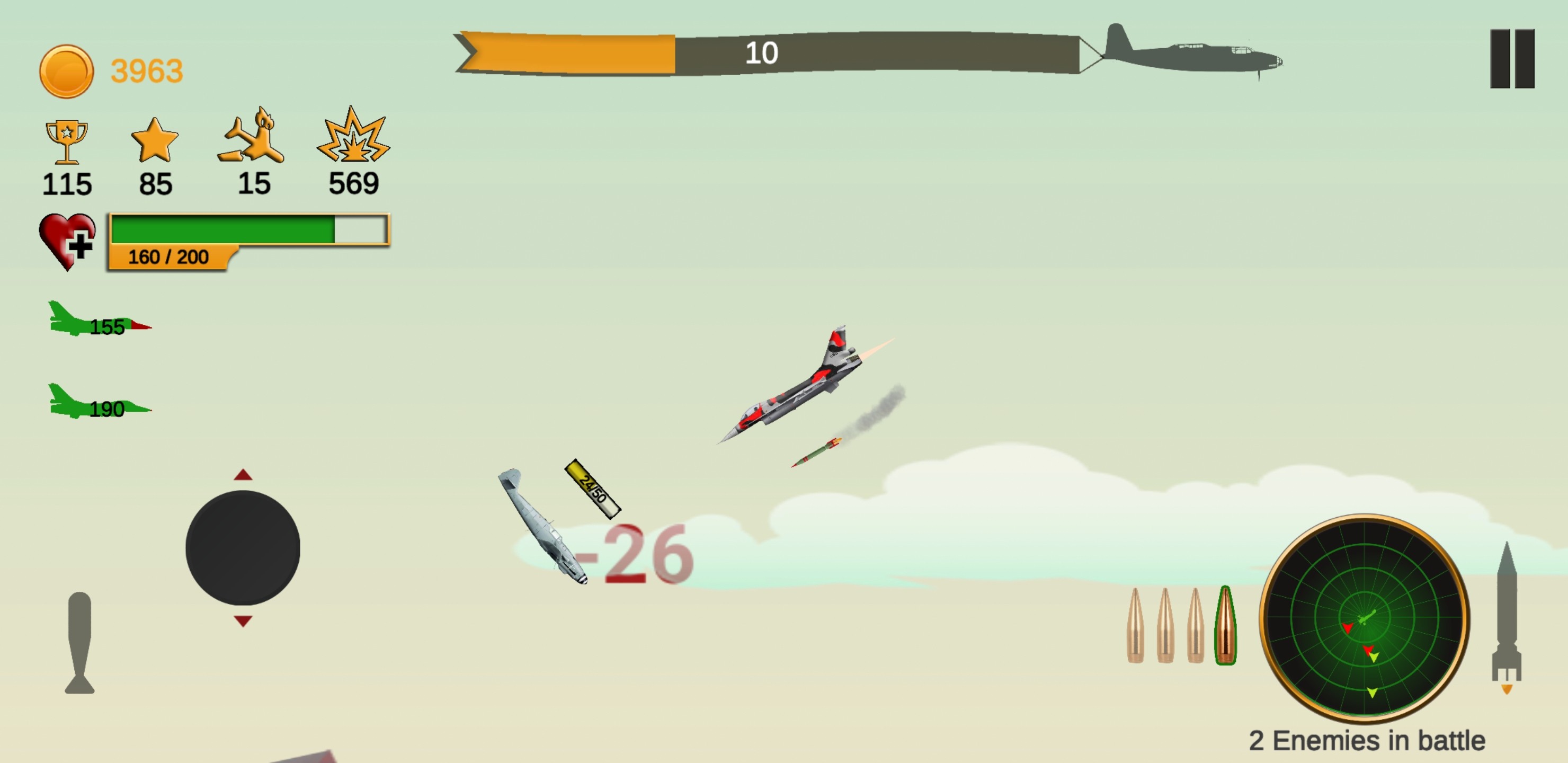The height and width of the screenshot is (763, 1568).
Task: Click the circular green radar
Action: [1364, 618]
